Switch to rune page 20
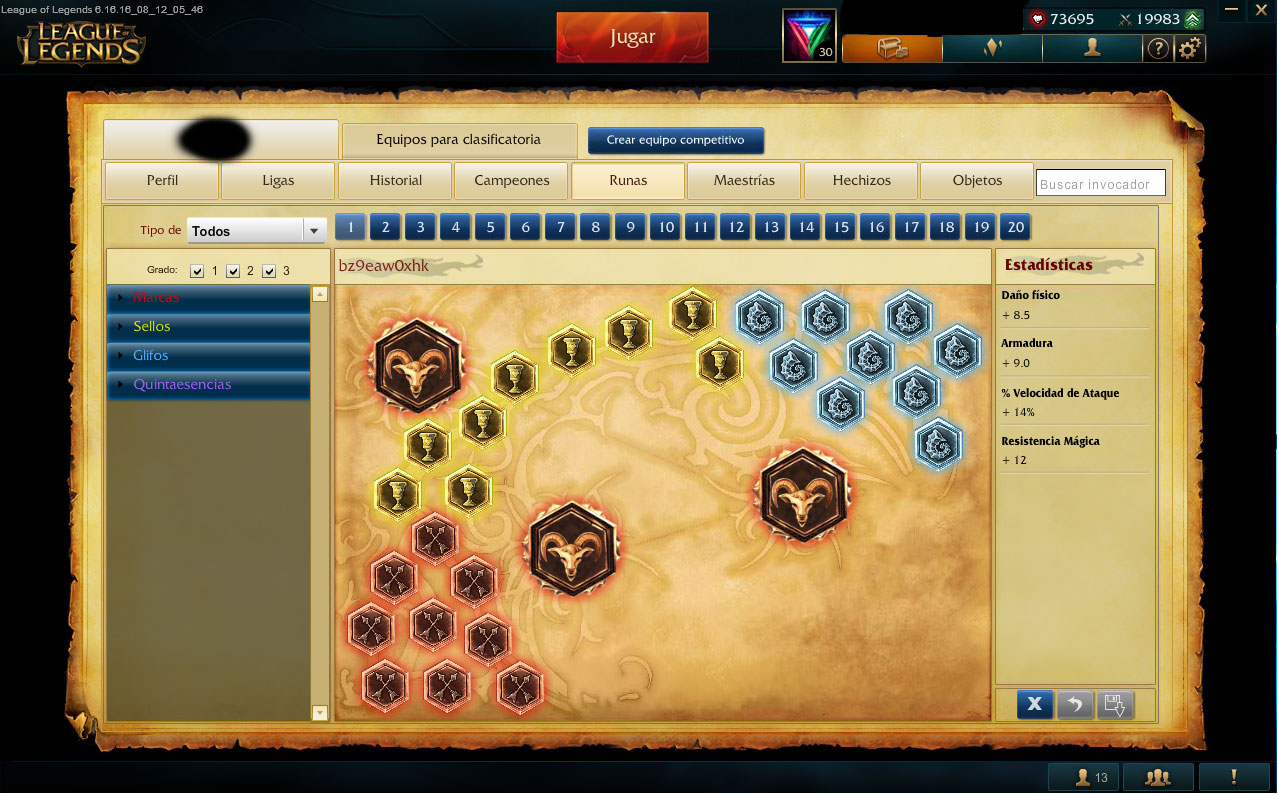The width and height of the screenshot is (1279, 795). (x=1015, y=227)
